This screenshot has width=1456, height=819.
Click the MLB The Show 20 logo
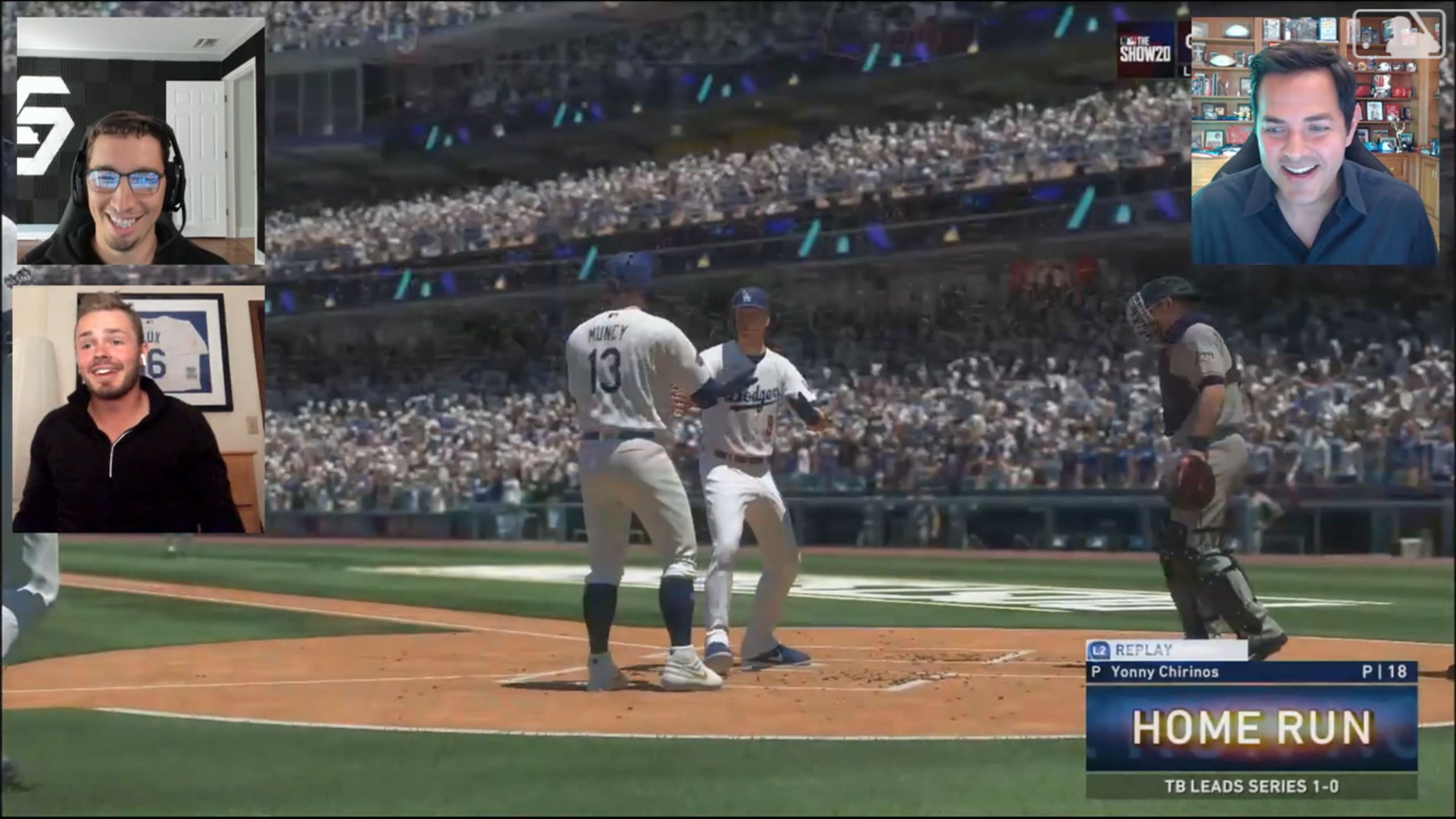point(1145,50)
